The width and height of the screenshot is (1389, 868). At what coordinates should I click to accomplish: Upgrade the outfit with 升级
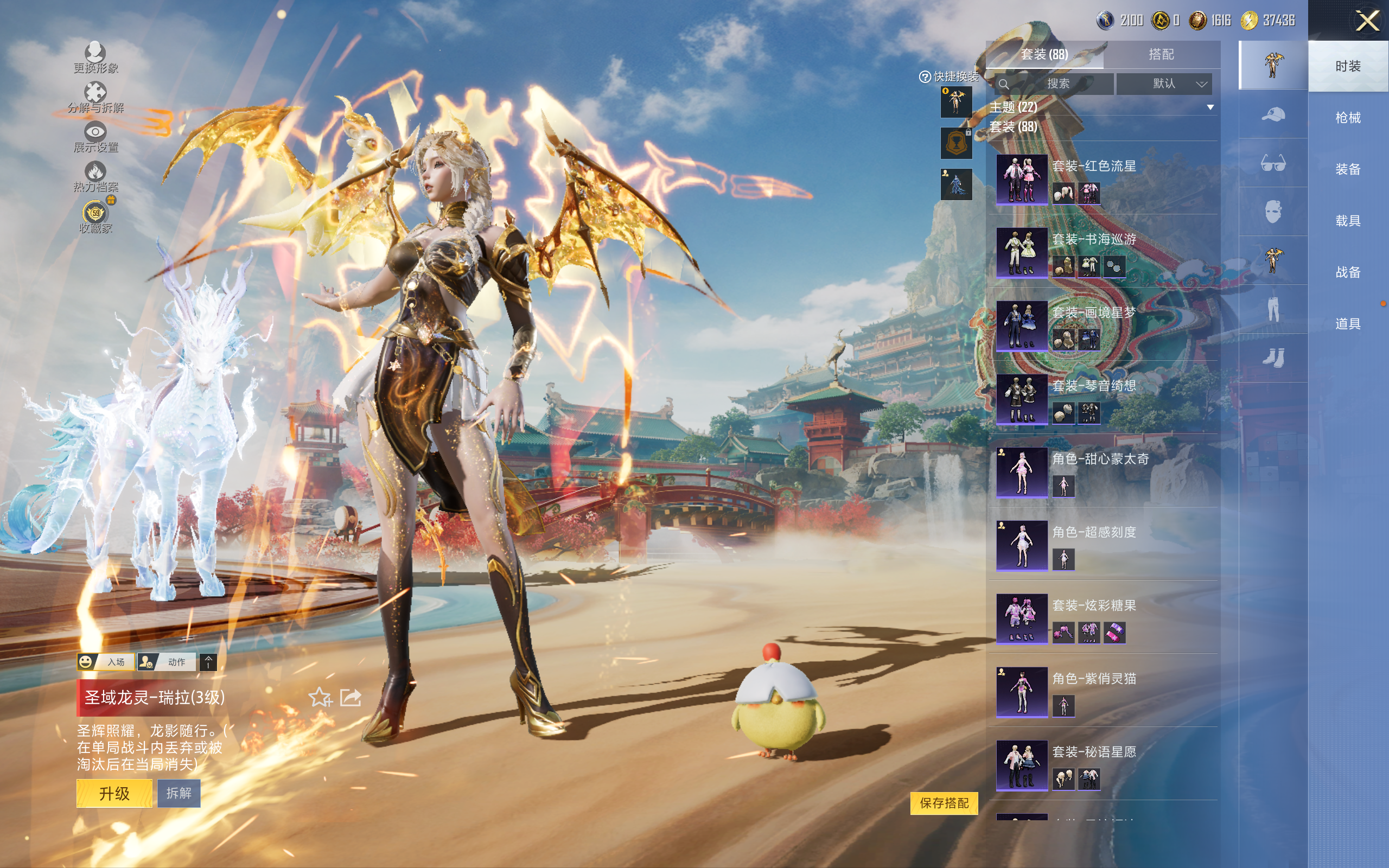click(114, 793)
